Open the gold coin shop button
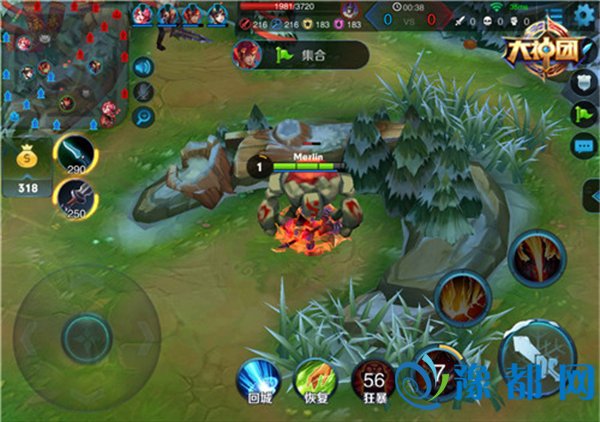 click(x=26, y=160)
